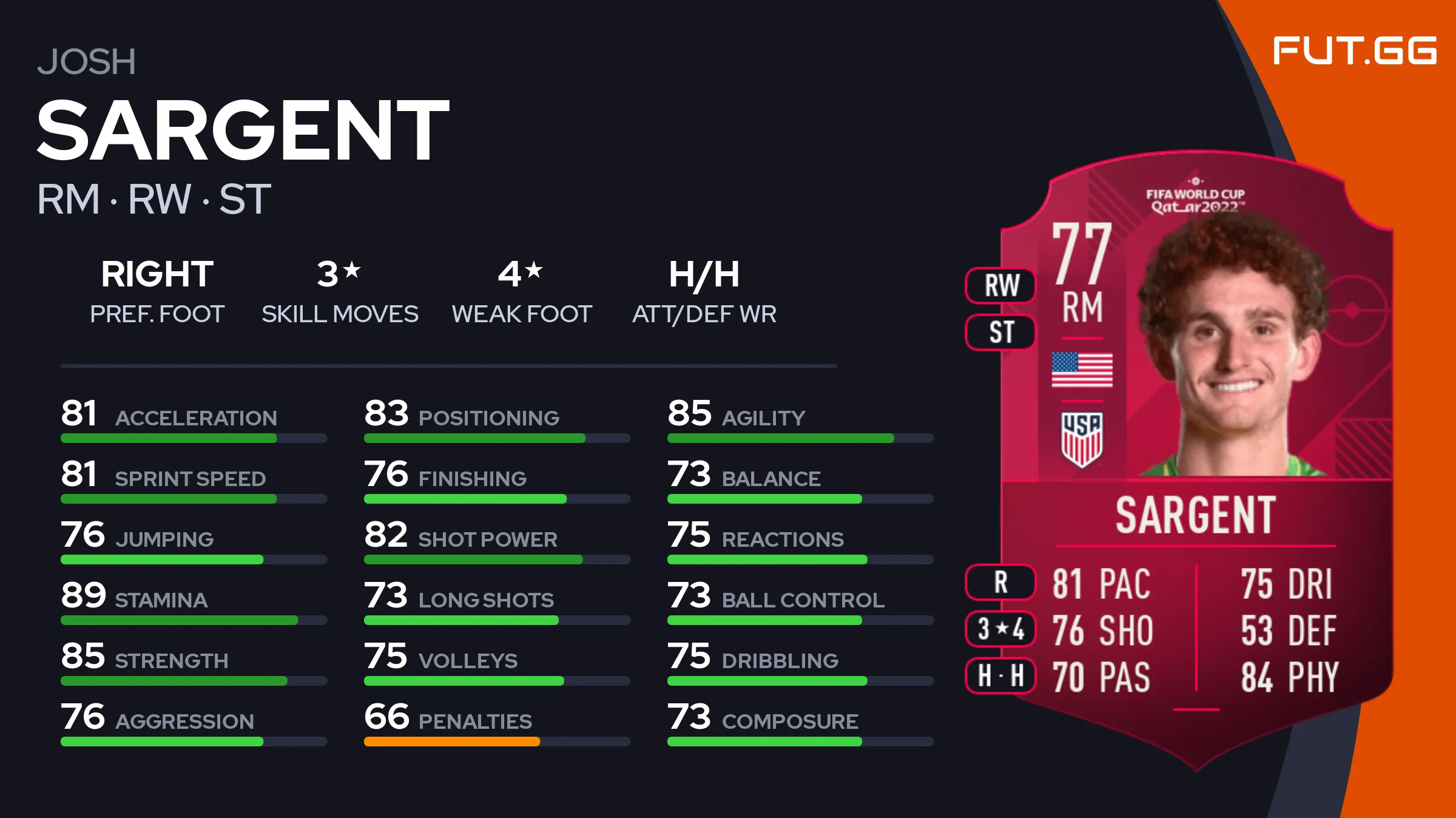Image resolution: width=1456 pixels, height=818 pixels.
Task: Click the R preferred foot badge
Action: [x=1001, y=582]
